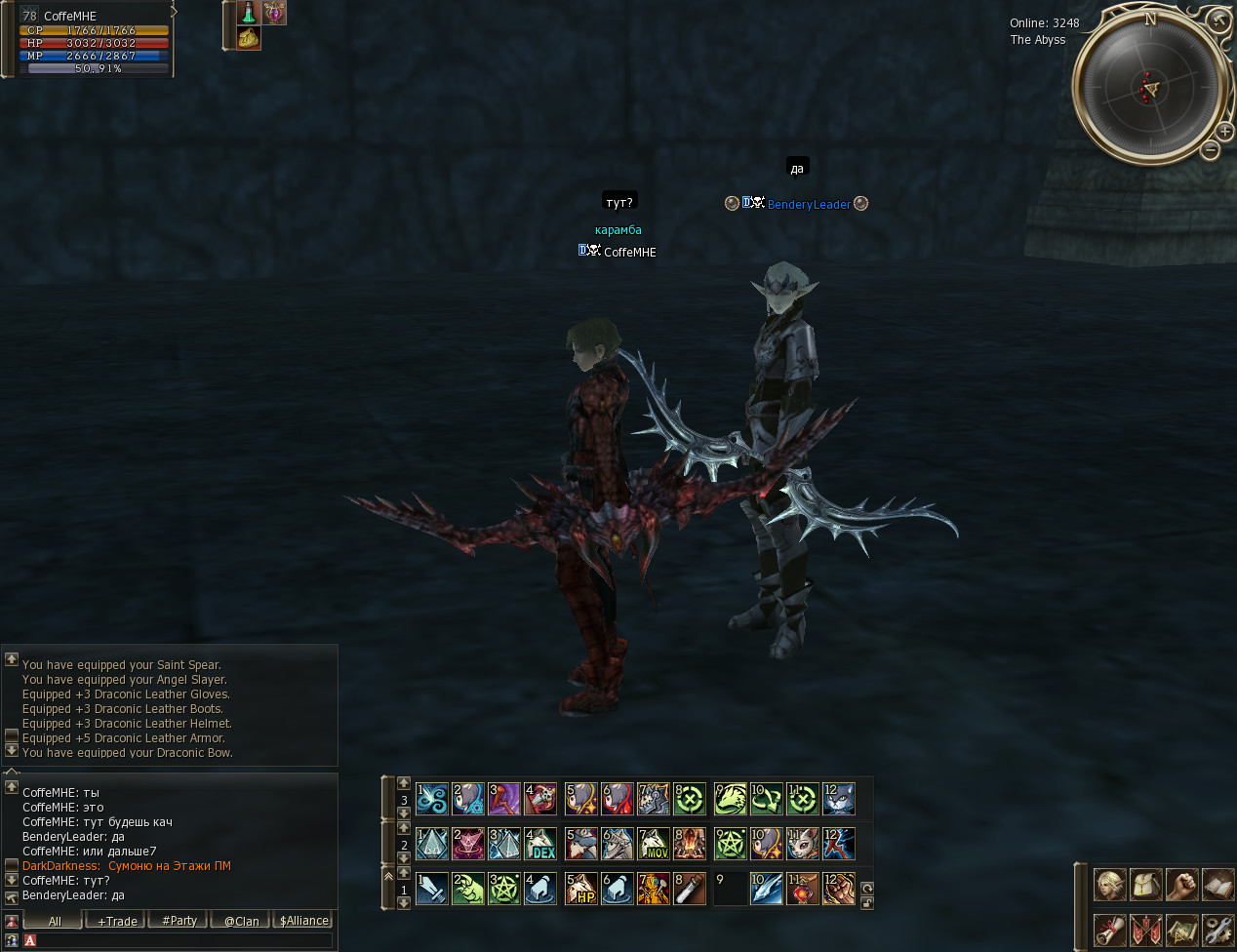
Task: Use the white potion vial in hotbar
Action: tap(689, 889)
